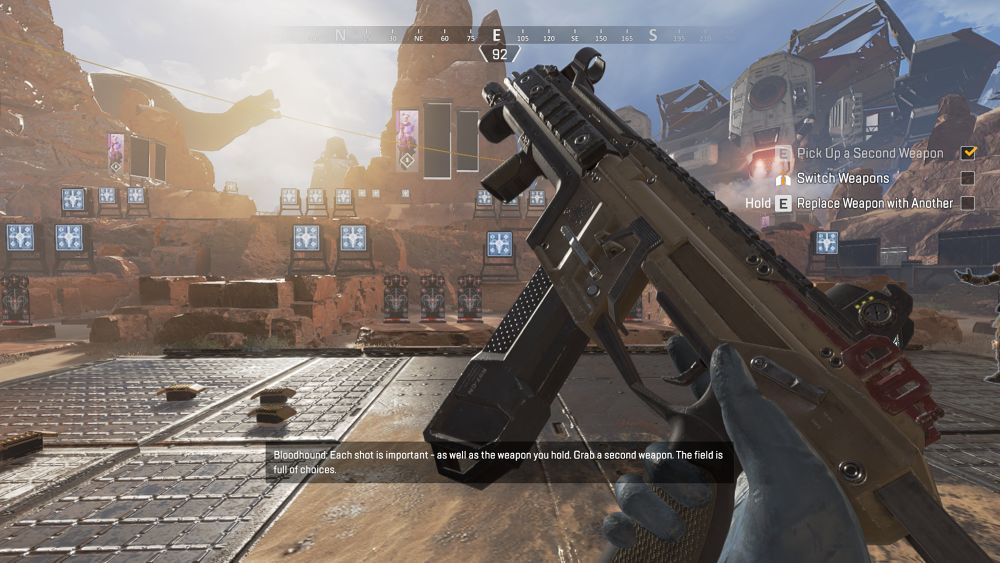This screenshot has width=1000, height=563.
Task: Click the Switch Weapons objective checkbox
Action: coord(967,178)
